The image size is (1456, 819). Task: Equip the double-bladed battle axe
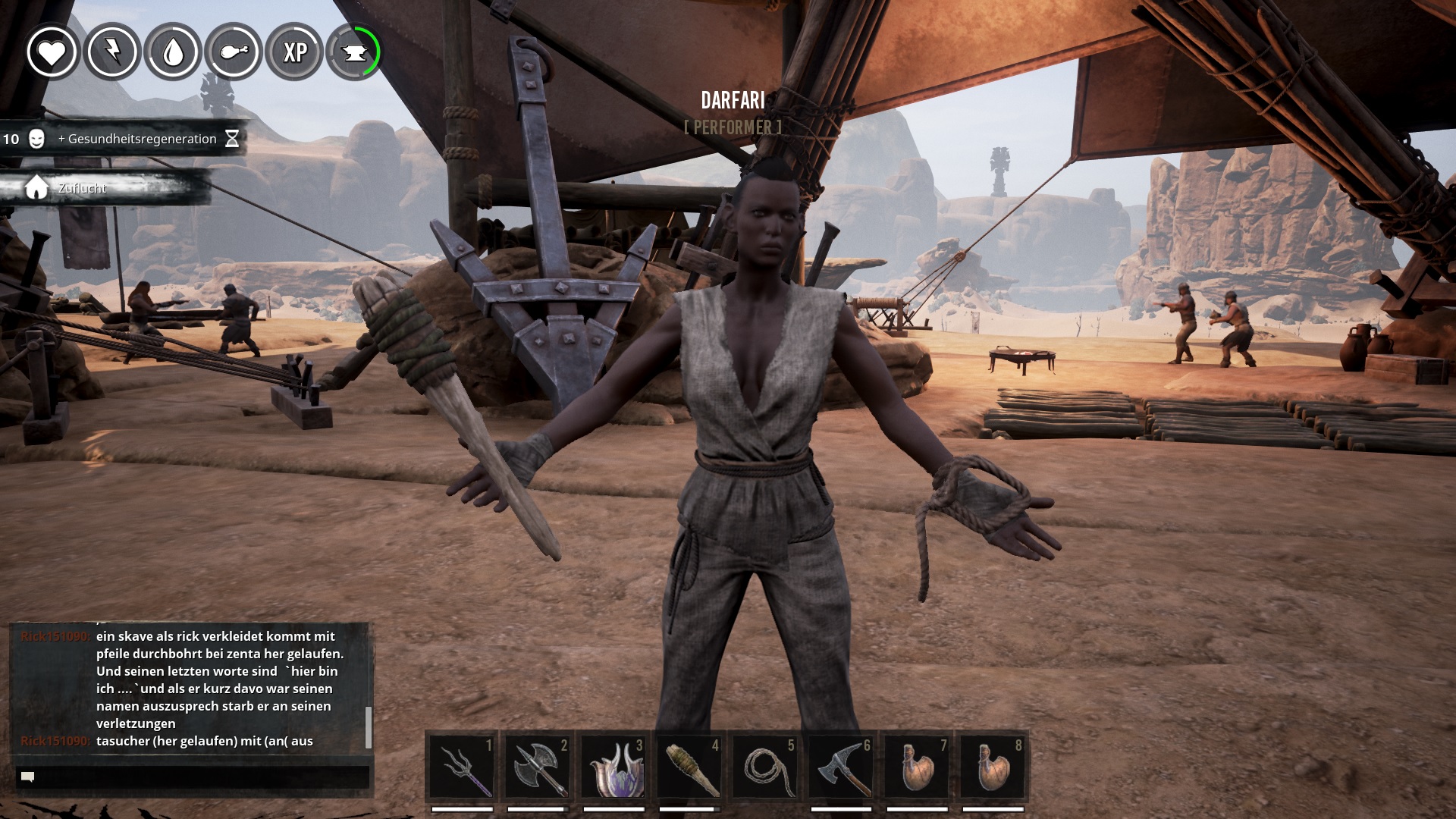[538, 767]
